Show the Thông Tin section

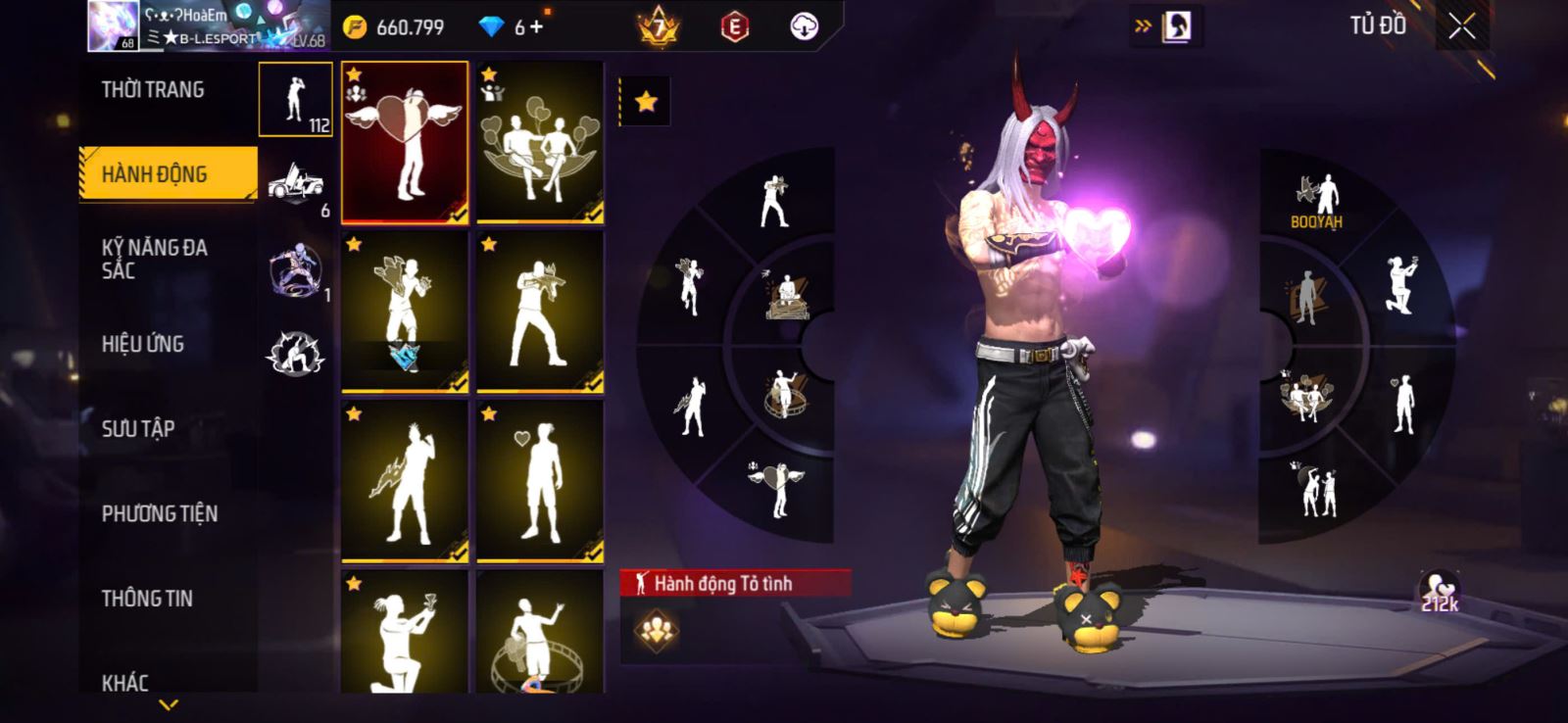pyautogui.click(x=147, y=599)
